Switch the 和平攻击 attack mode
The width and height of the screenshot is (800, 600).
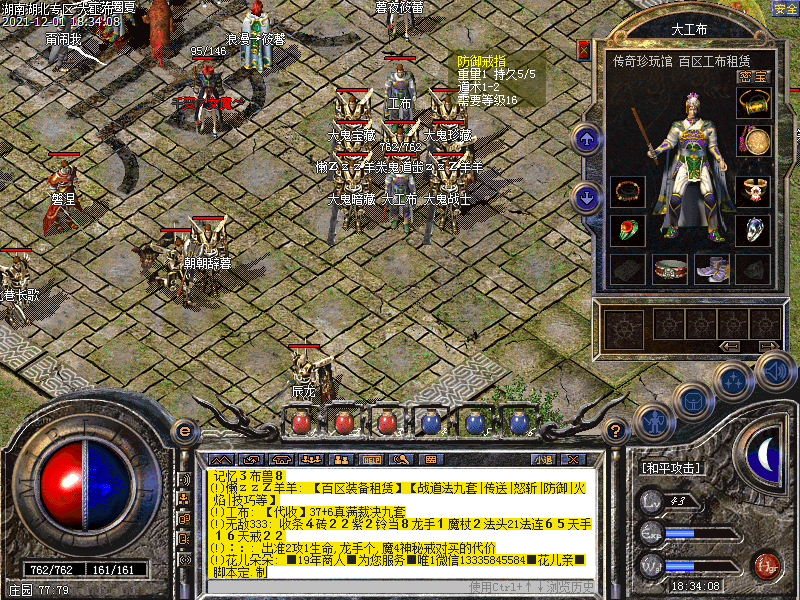(670, 467)
